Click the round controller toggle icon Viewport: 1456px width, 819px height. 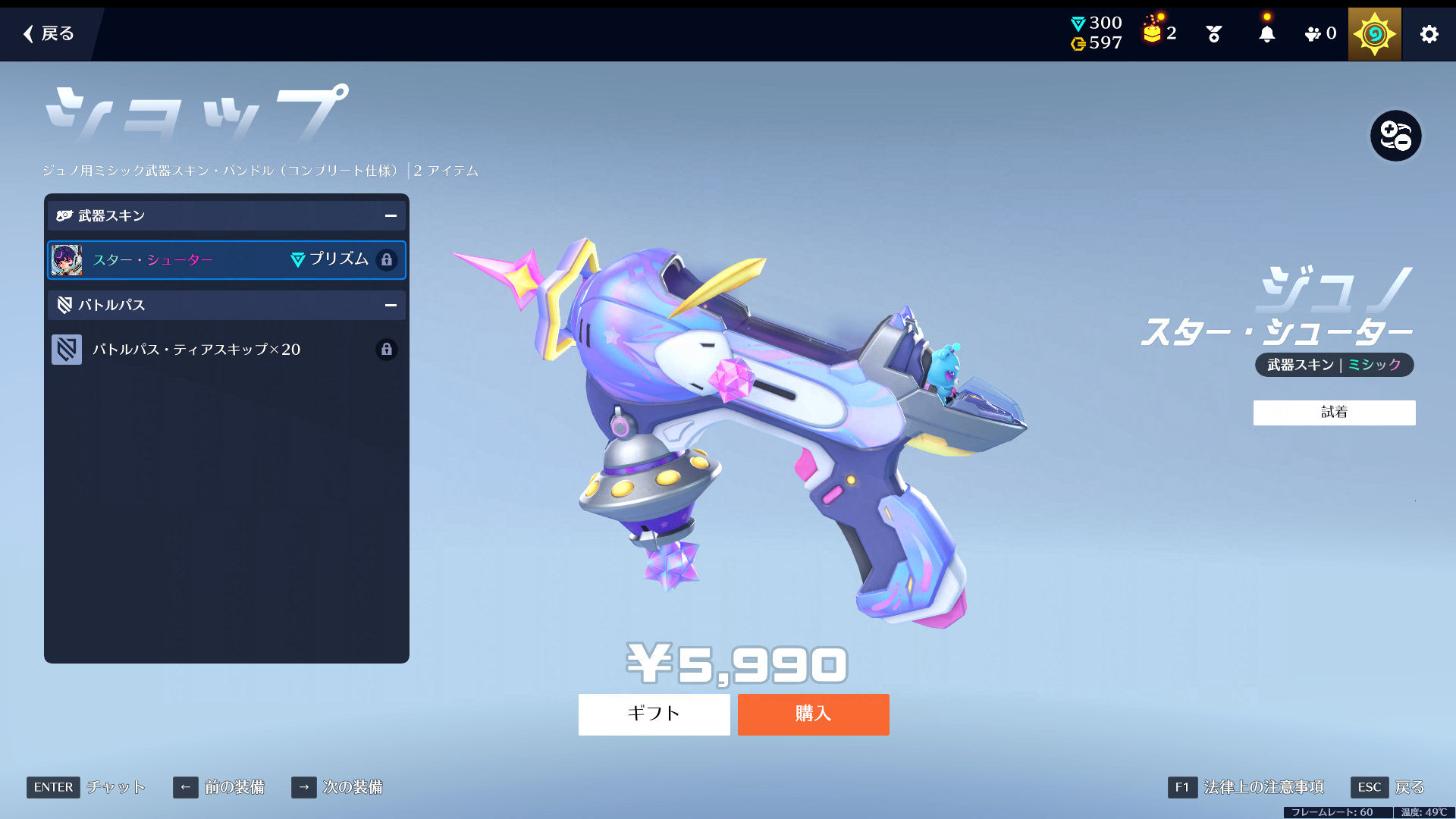click(x=1395, y=136)
